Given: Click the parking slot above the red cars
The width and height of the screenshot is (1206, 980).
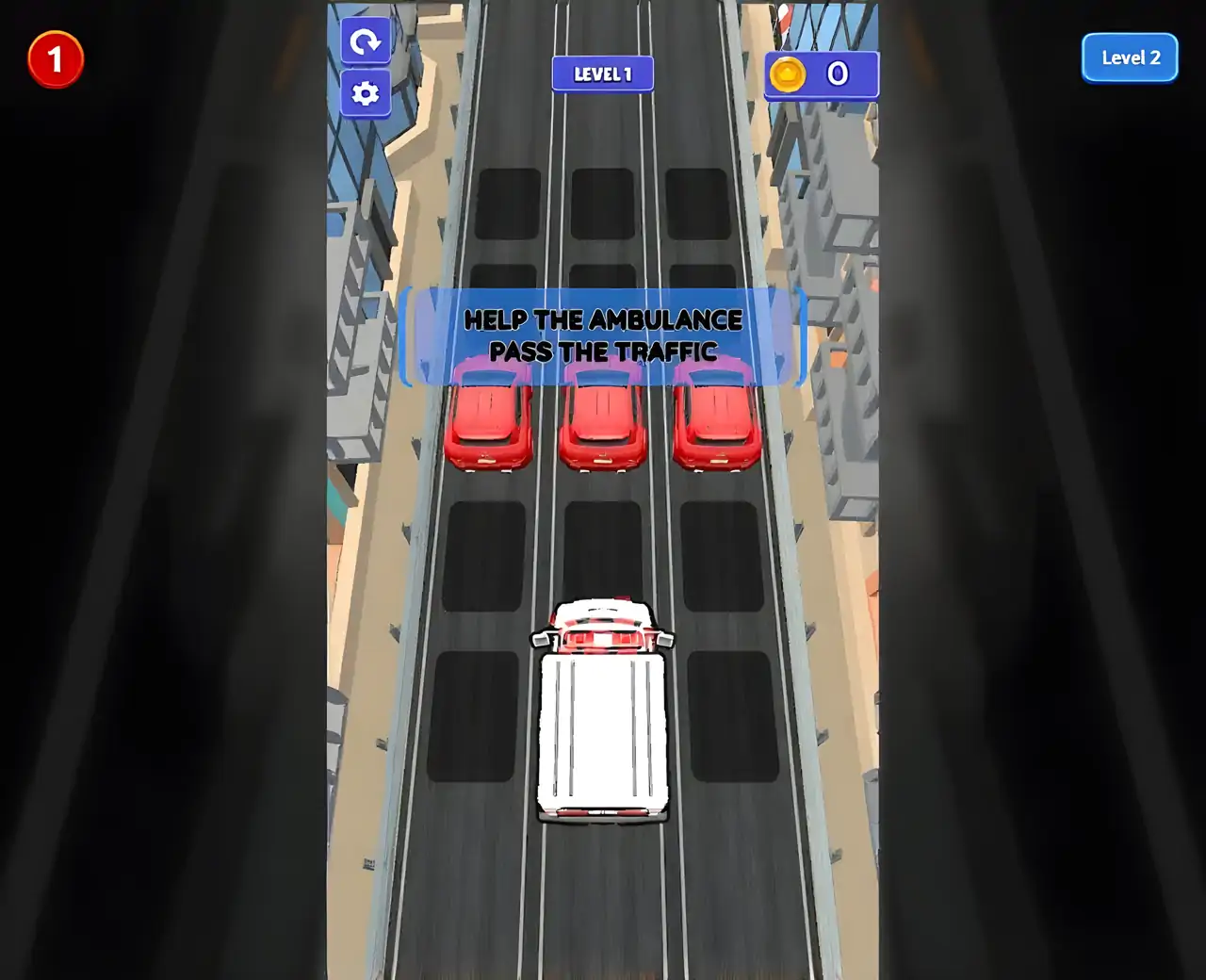Looking at the screenshot, I should point(603,283).
